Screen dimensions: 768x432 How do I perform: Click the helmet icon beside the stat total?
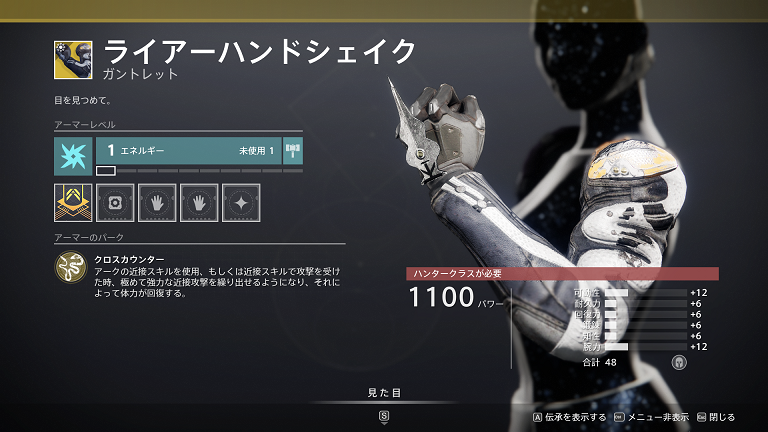point(680,362)
